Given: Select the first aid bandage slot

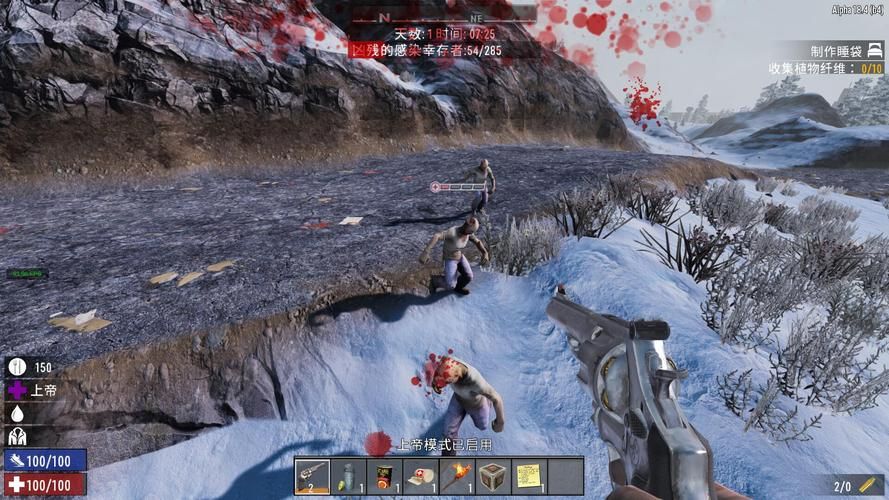Looking at the screenshot, I should coord(420,476).
